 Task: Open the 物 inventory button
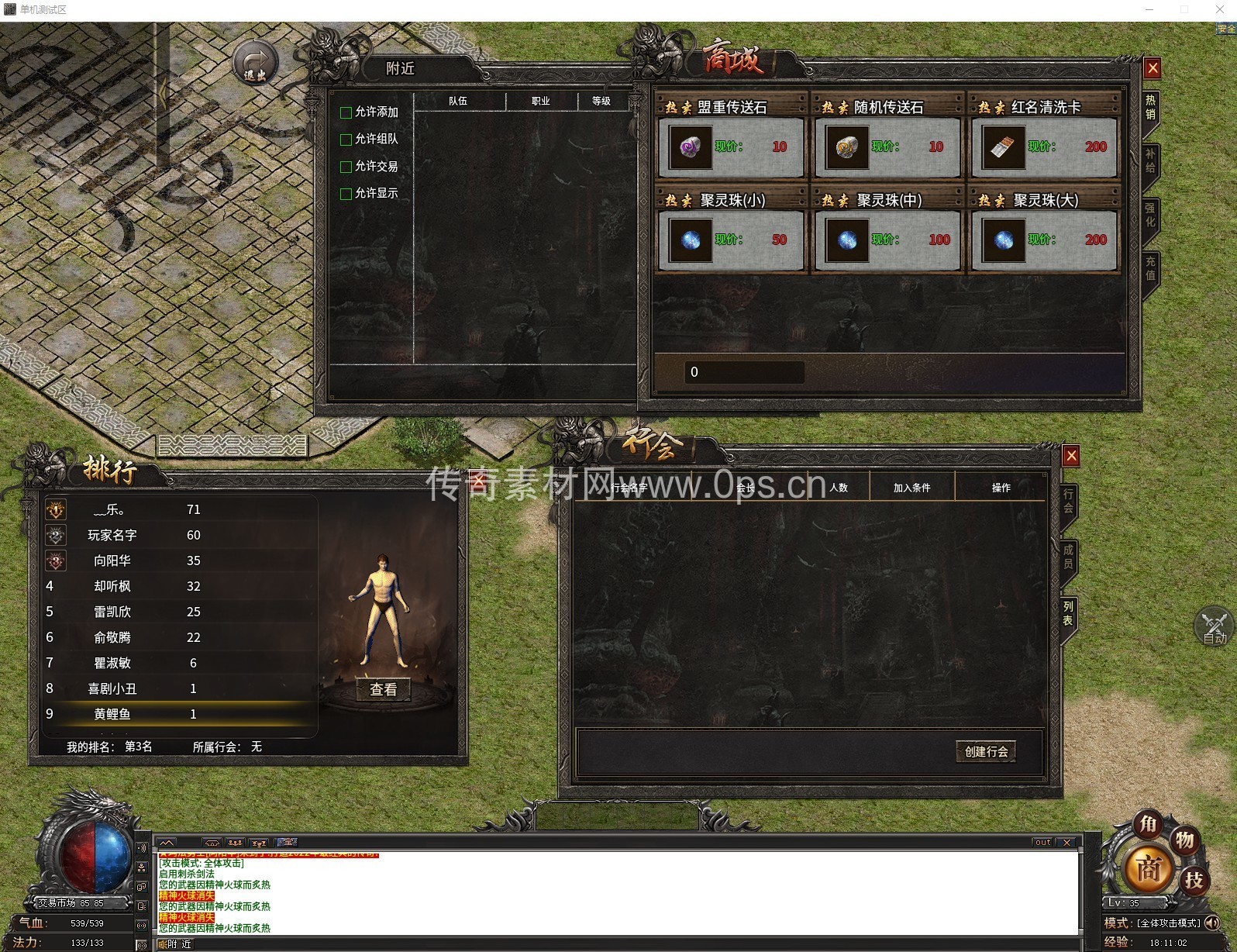[x=1184, y=840]
